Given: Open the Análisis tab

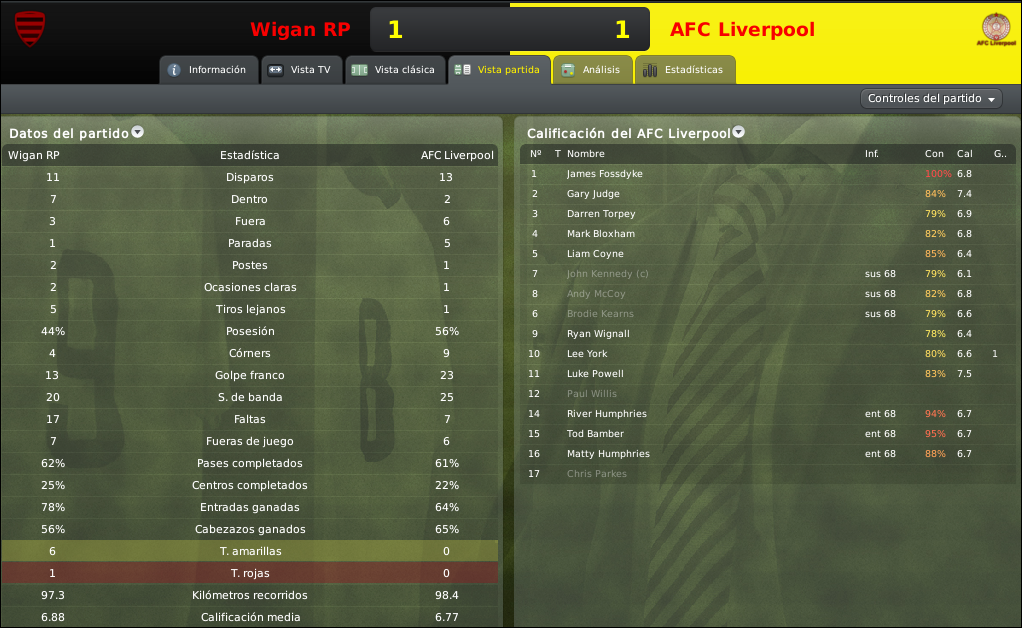Looking at the screenshot, I should point(592,70).
